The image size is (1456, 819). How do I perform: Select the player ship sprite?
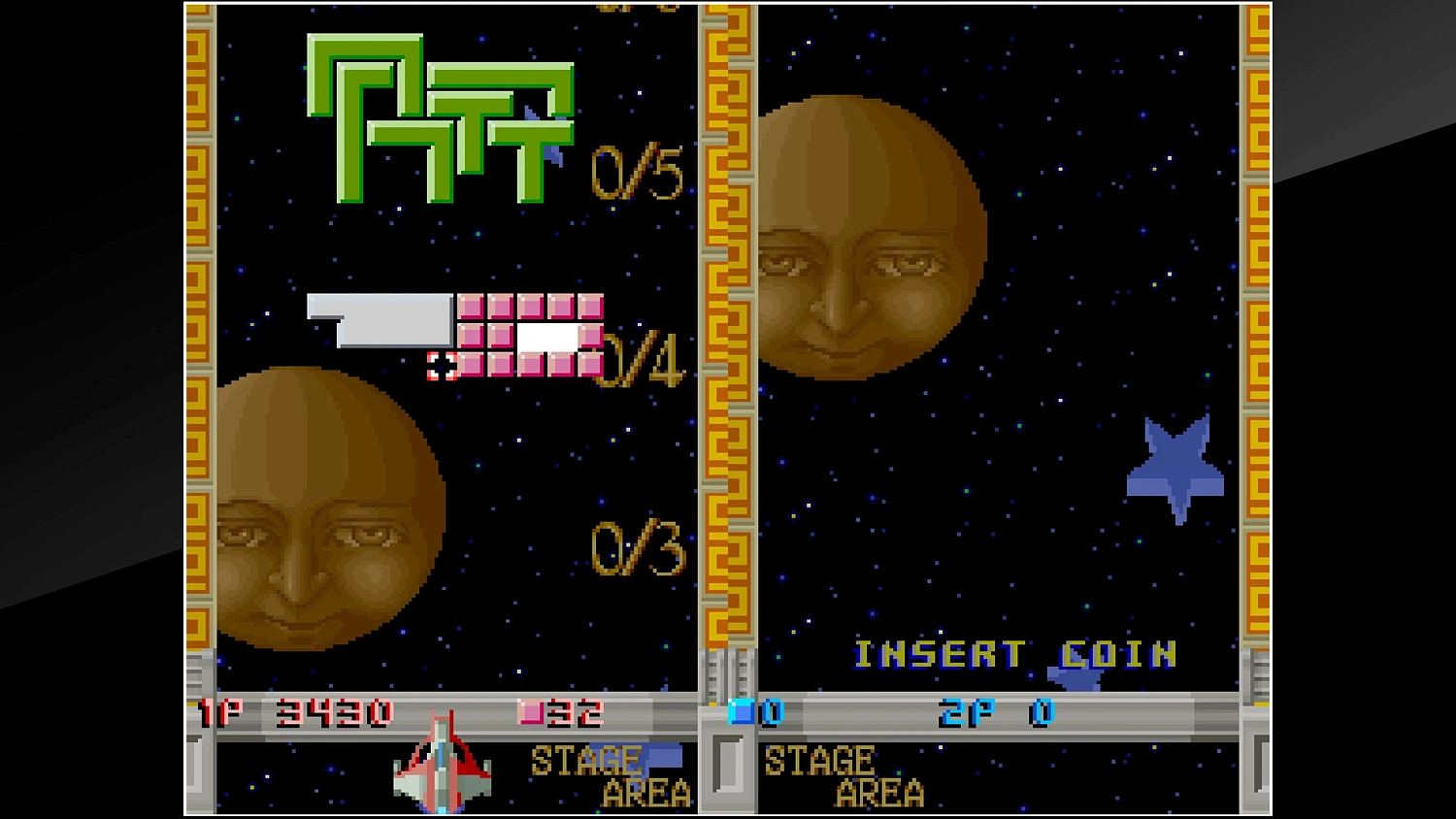pyautogui.click(x=442, y=767)
